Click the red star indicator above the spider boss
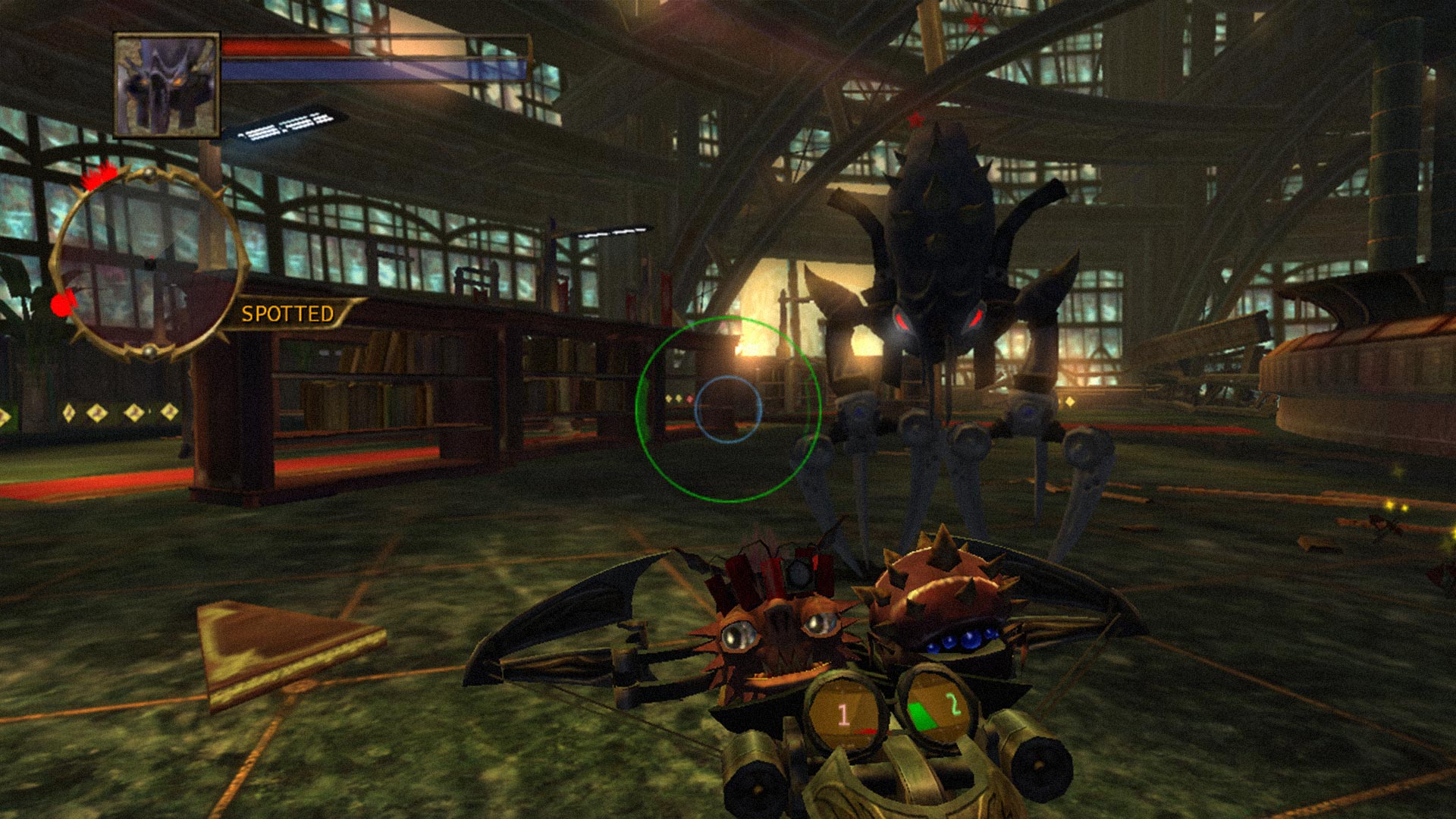This screenshot has height=819, width=1456. [x=917, y=120]
